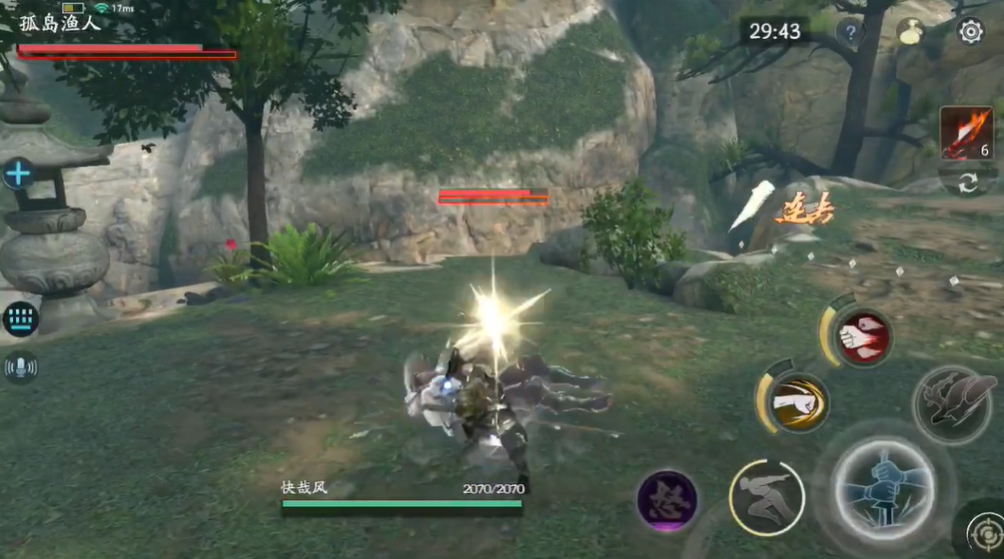The image size is (1004, 559).
Task: Click the blue plus button
Action: pos(18,173)
